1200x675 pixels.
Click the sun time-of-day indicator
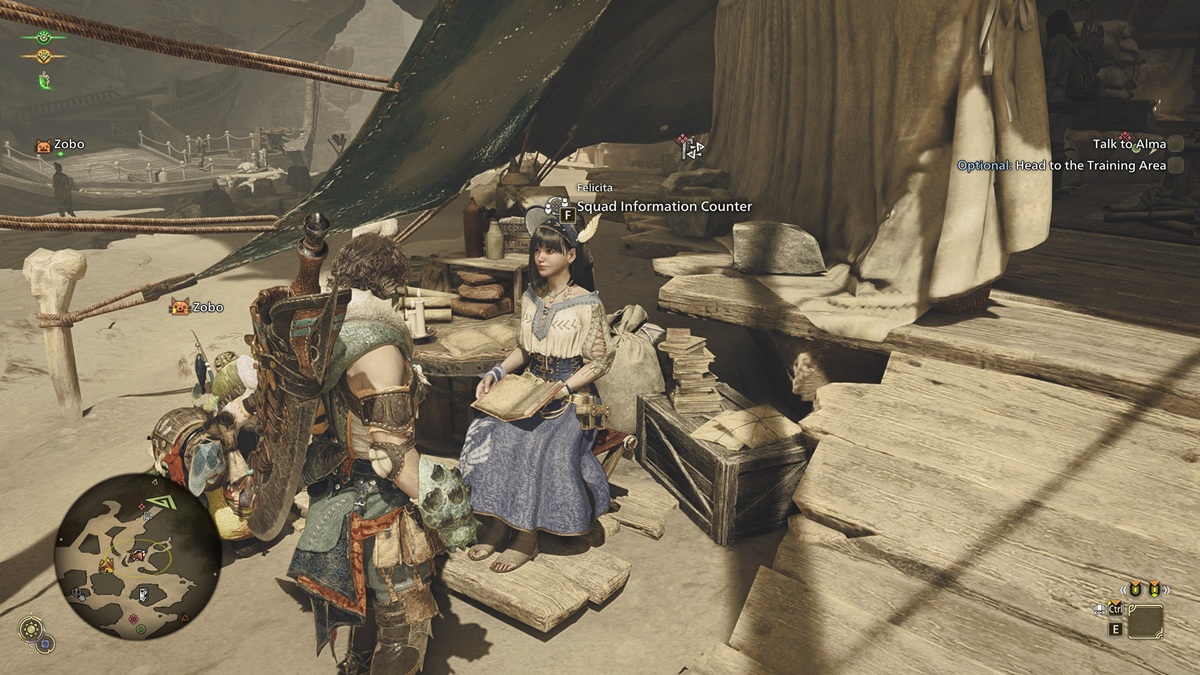point(30,629)
